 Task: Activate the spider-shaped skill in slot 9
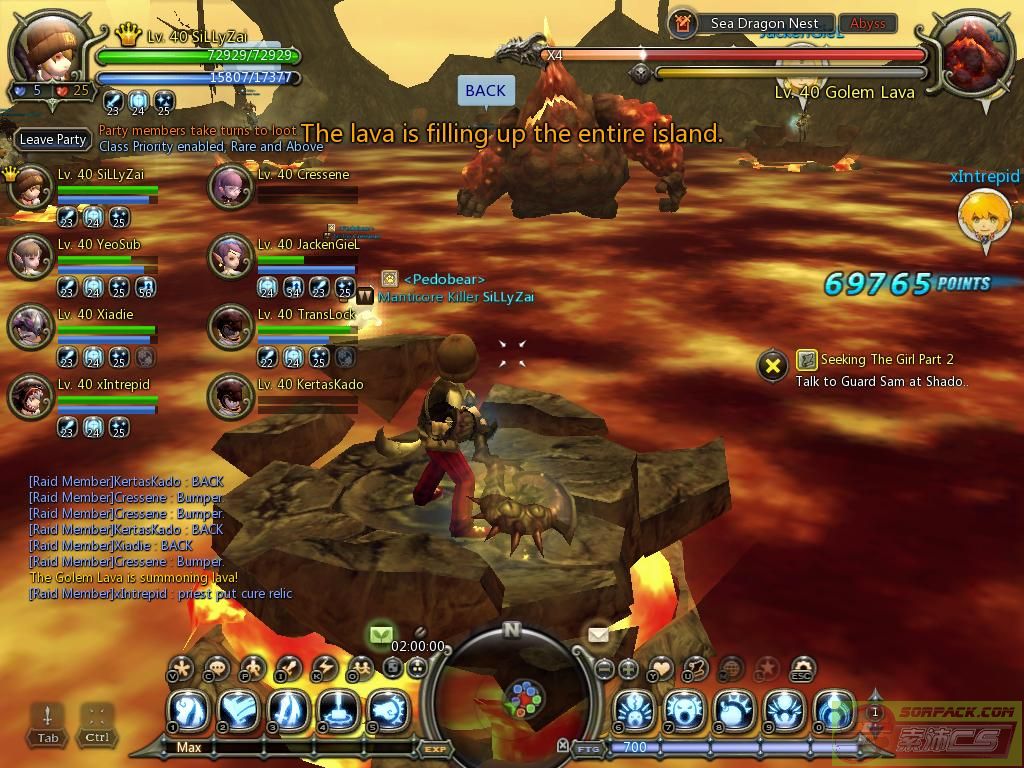pyautogui.click(x=784, y=710)
